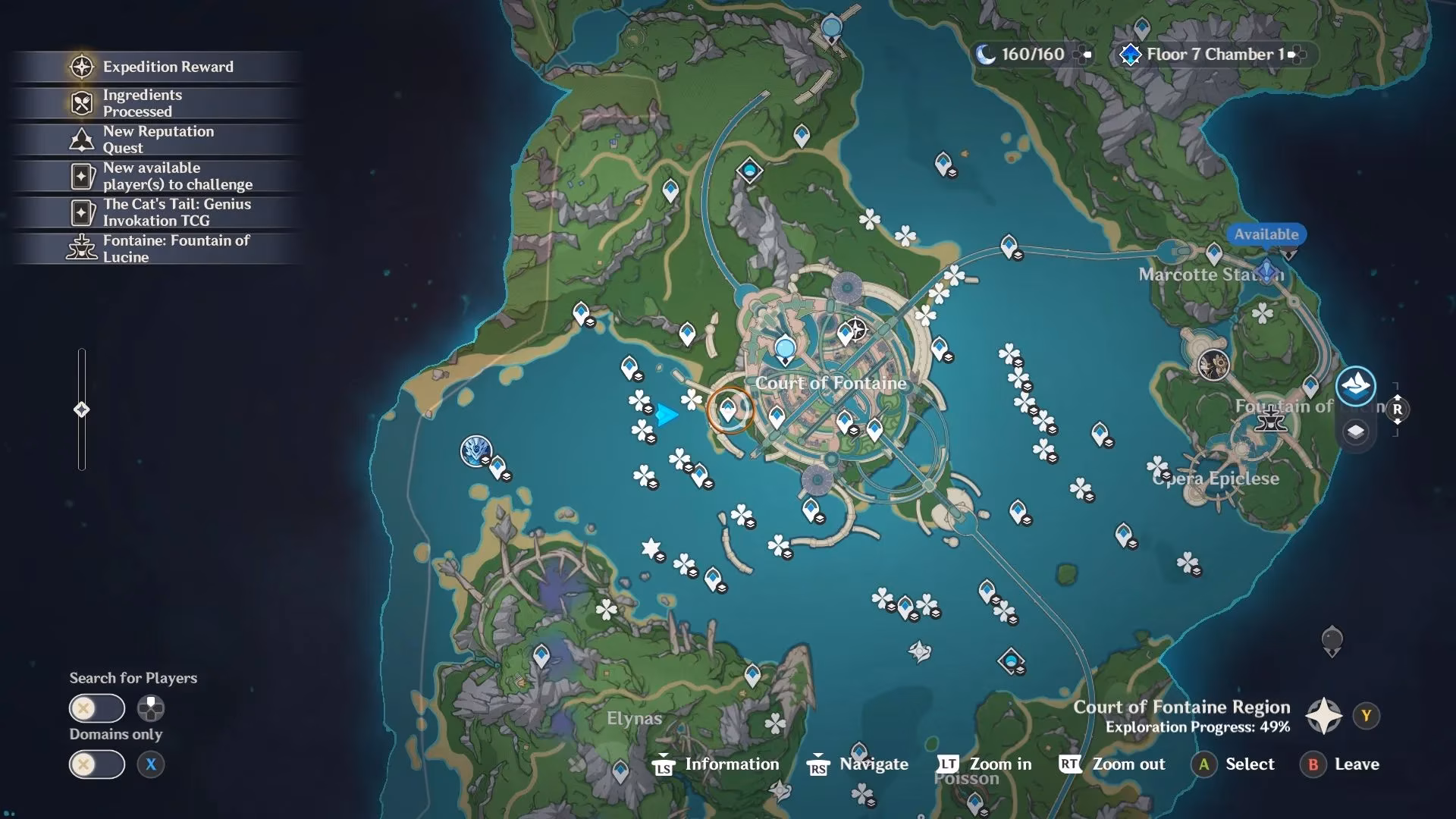Select the underground map layer button
This screenshot has width=1456, height=819.
click(1356, 432)
